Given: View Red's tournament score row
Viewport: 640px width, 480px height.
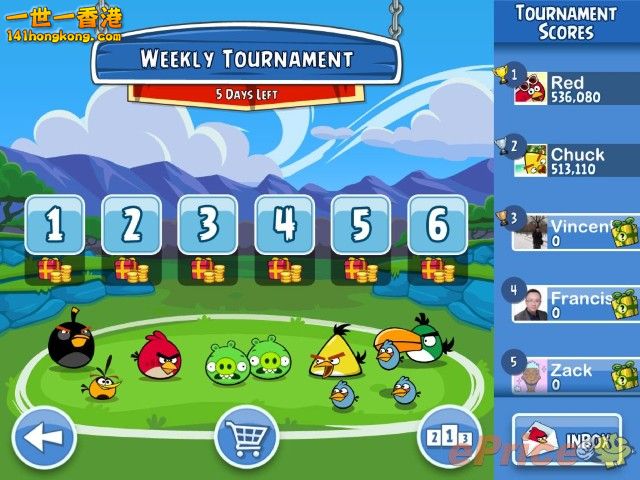Looking at the screenshot, I should (x=575, y=89).
